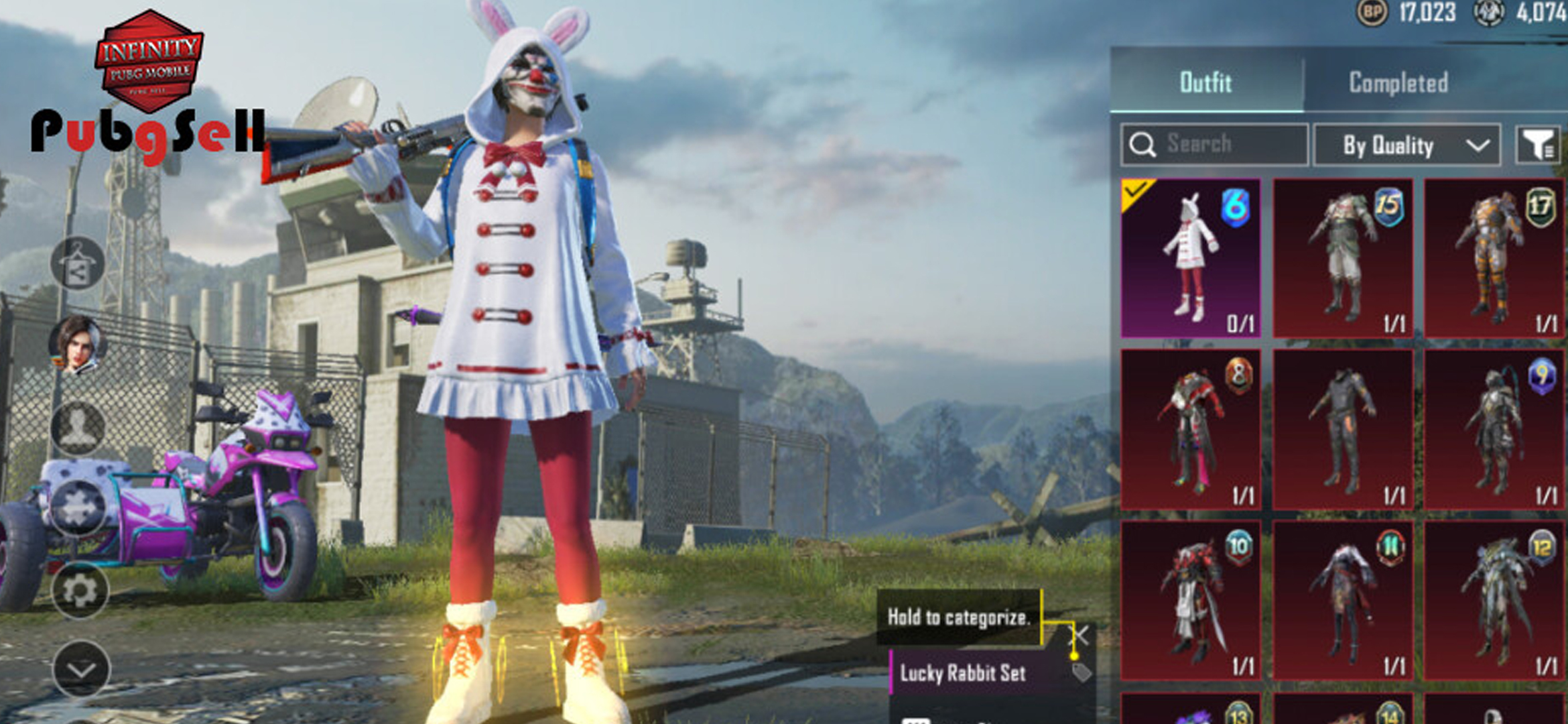The image size is (1568, 724).
Task: Select the red outfit with badge 8
Action: point(1191,429)
